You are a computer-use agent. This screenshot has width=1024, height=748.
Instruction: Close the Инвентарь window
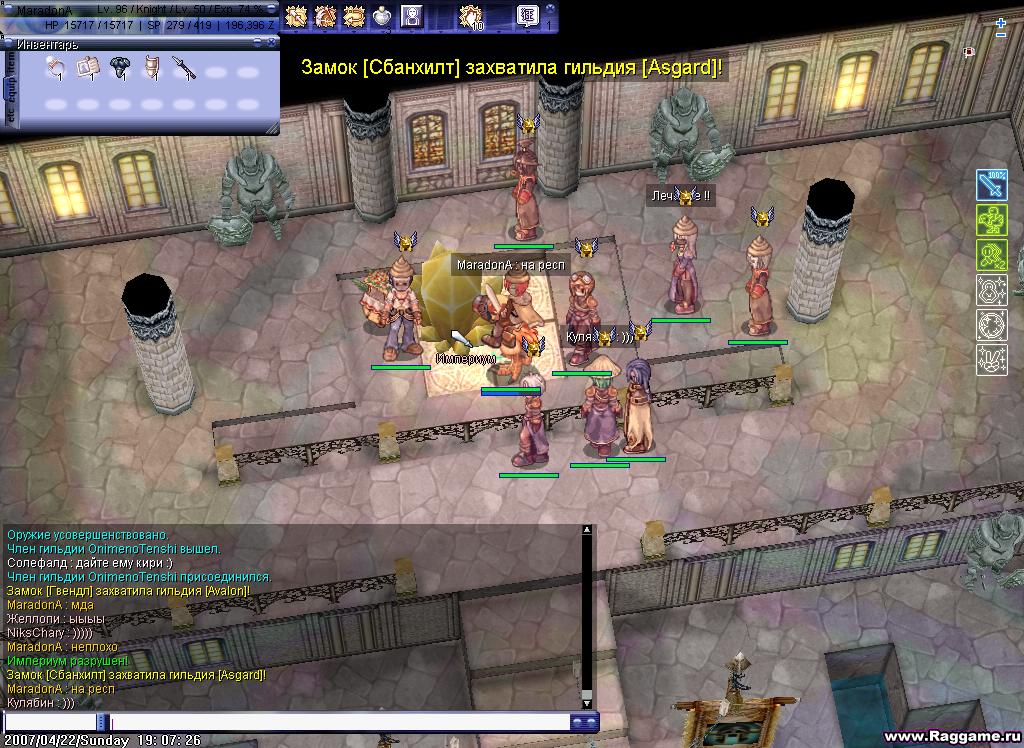point(272,43)
